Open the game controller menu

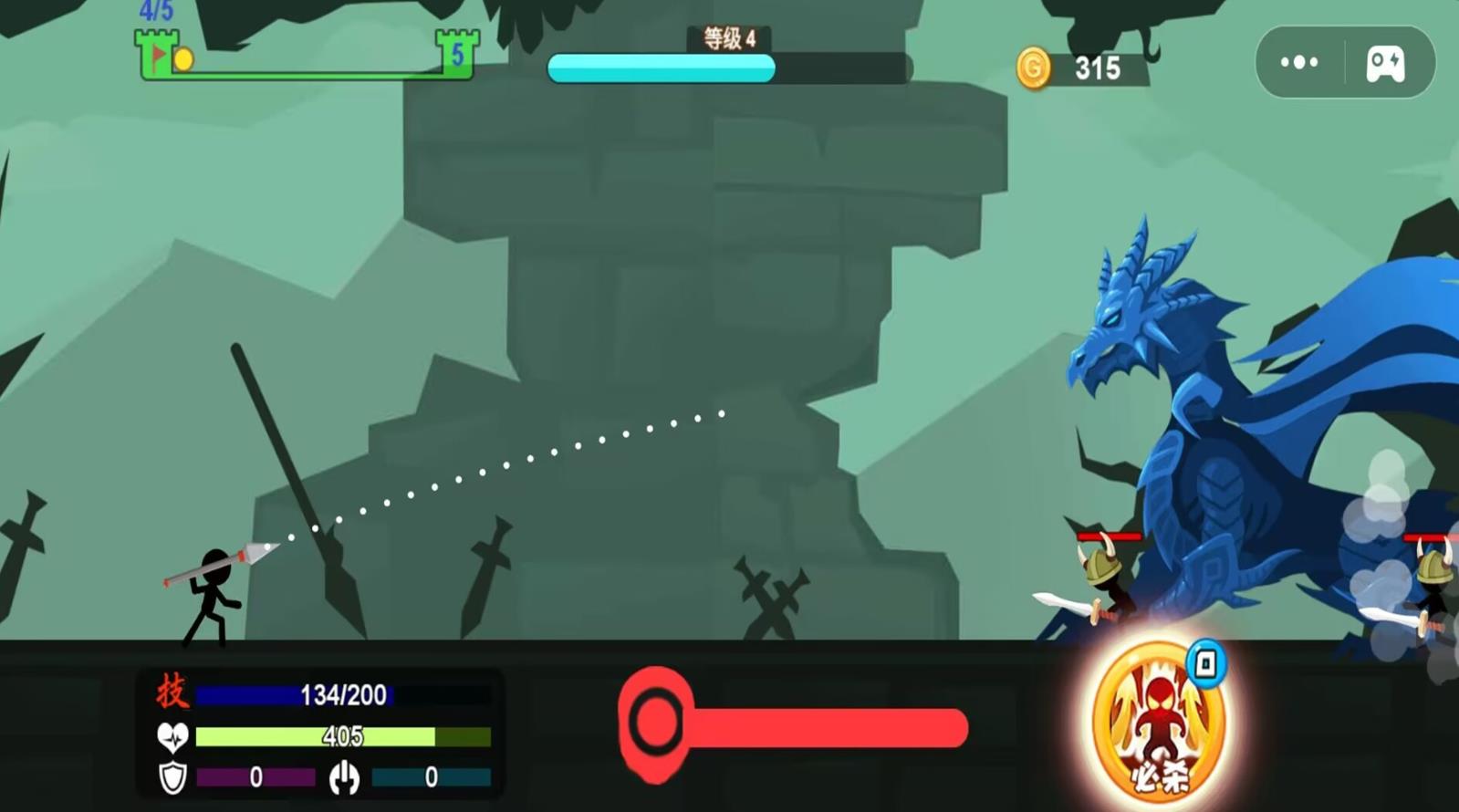(1385, 64)
